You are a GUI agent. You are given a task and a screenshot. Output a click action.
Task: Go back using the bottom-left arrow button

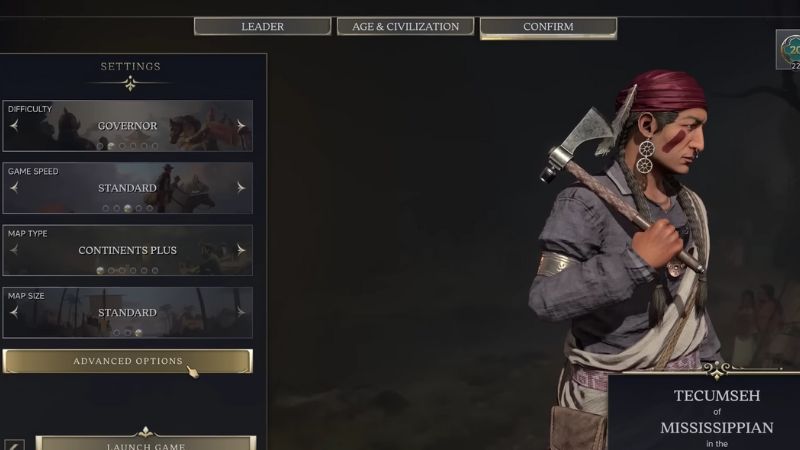point(14,444)
